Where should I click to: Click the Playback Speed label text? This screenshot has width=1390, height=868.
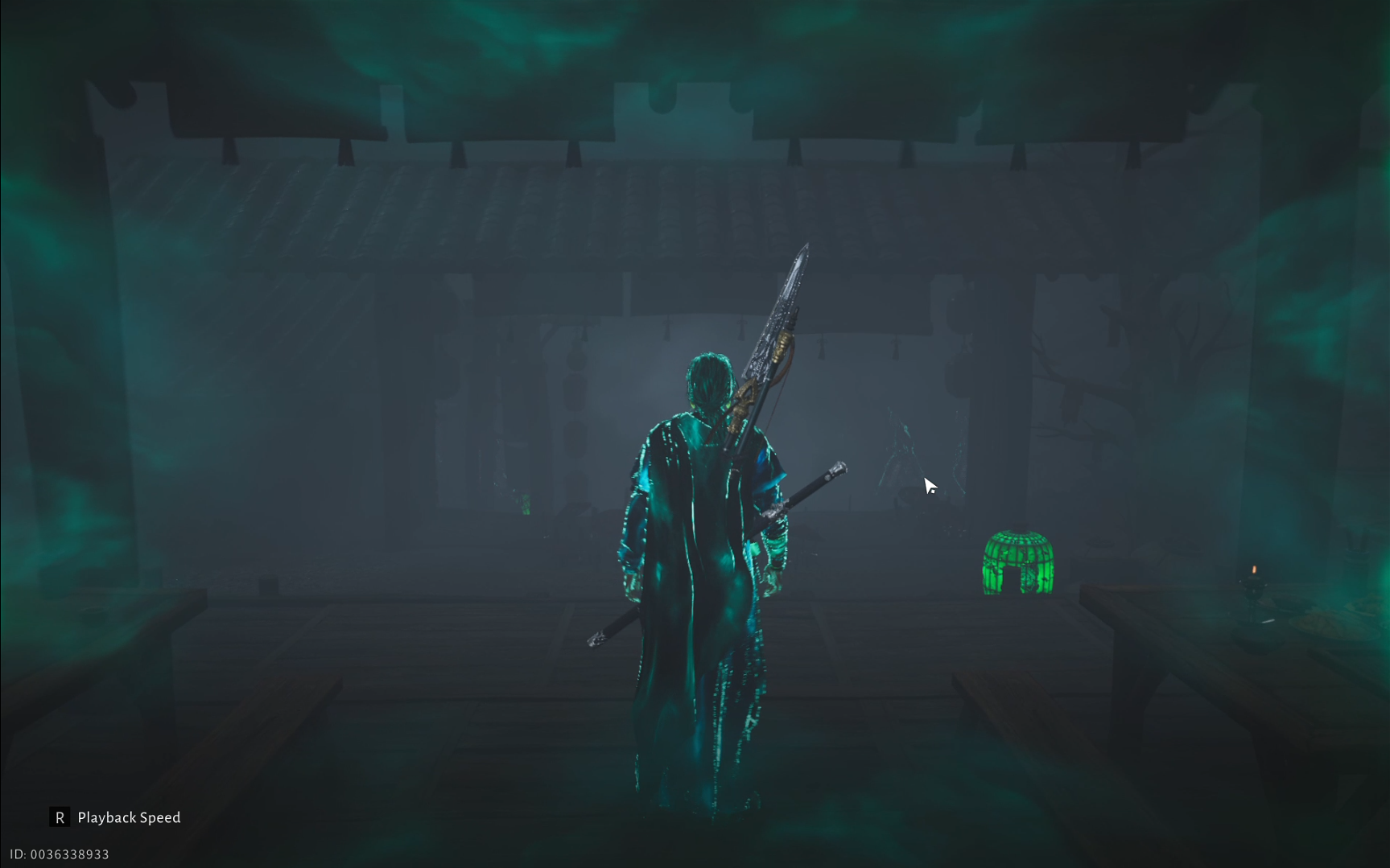point(129,817)
